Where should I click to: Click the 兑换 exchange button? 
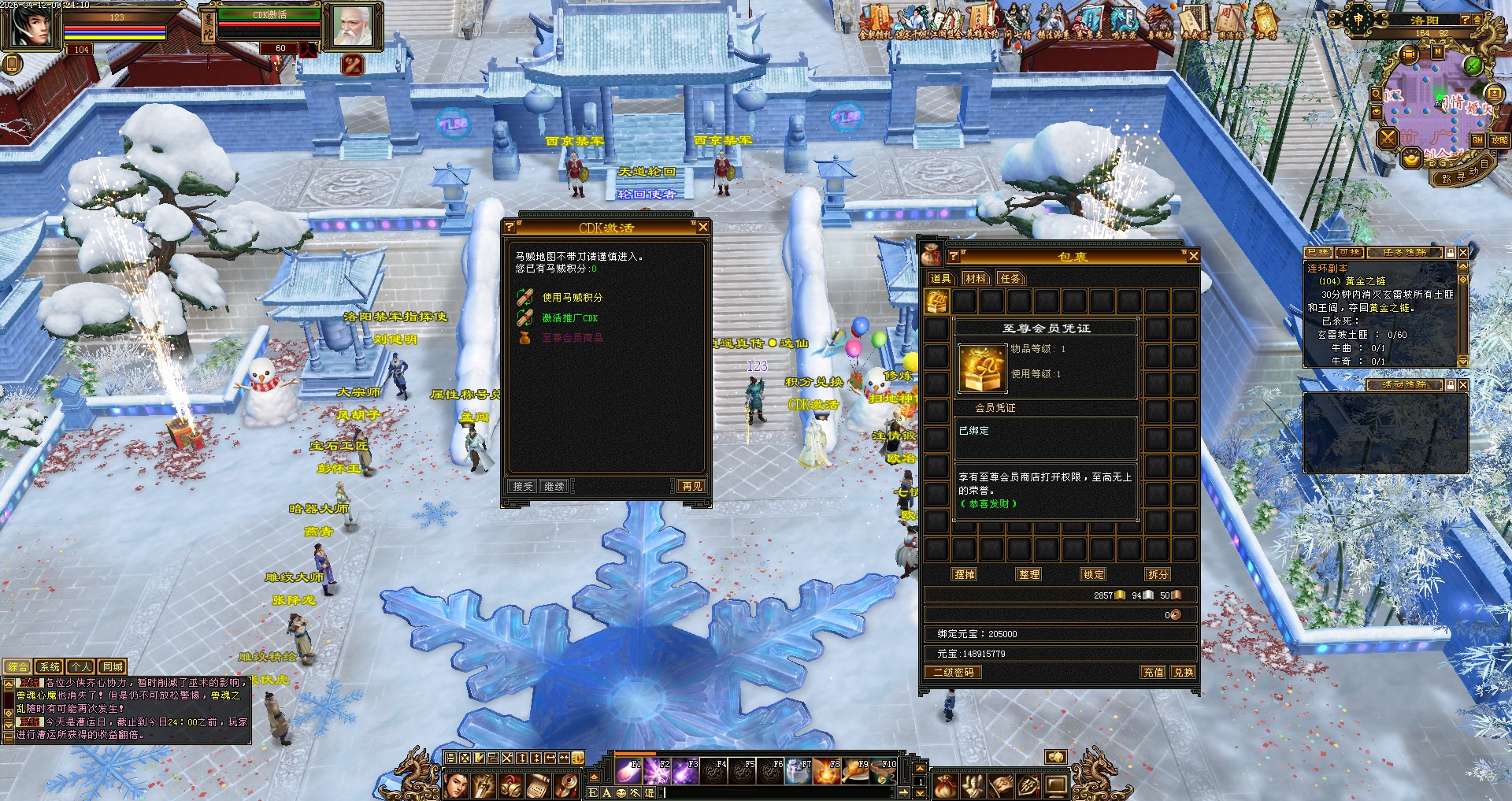[x=1183, y=673]
